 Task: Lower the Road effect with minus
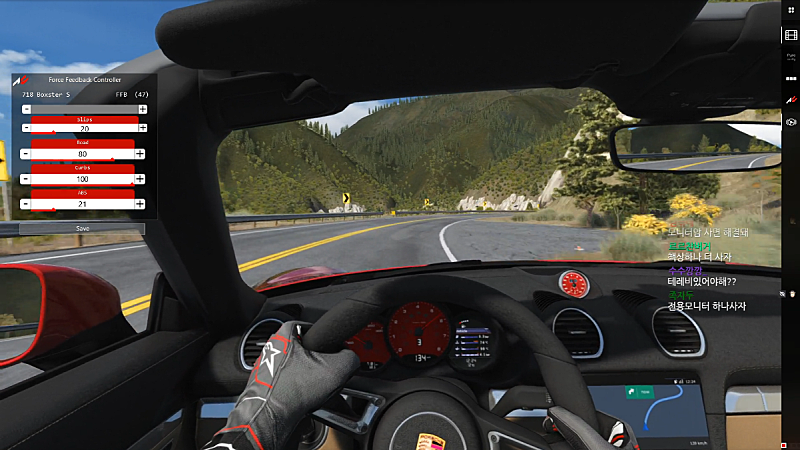[25, 154]
